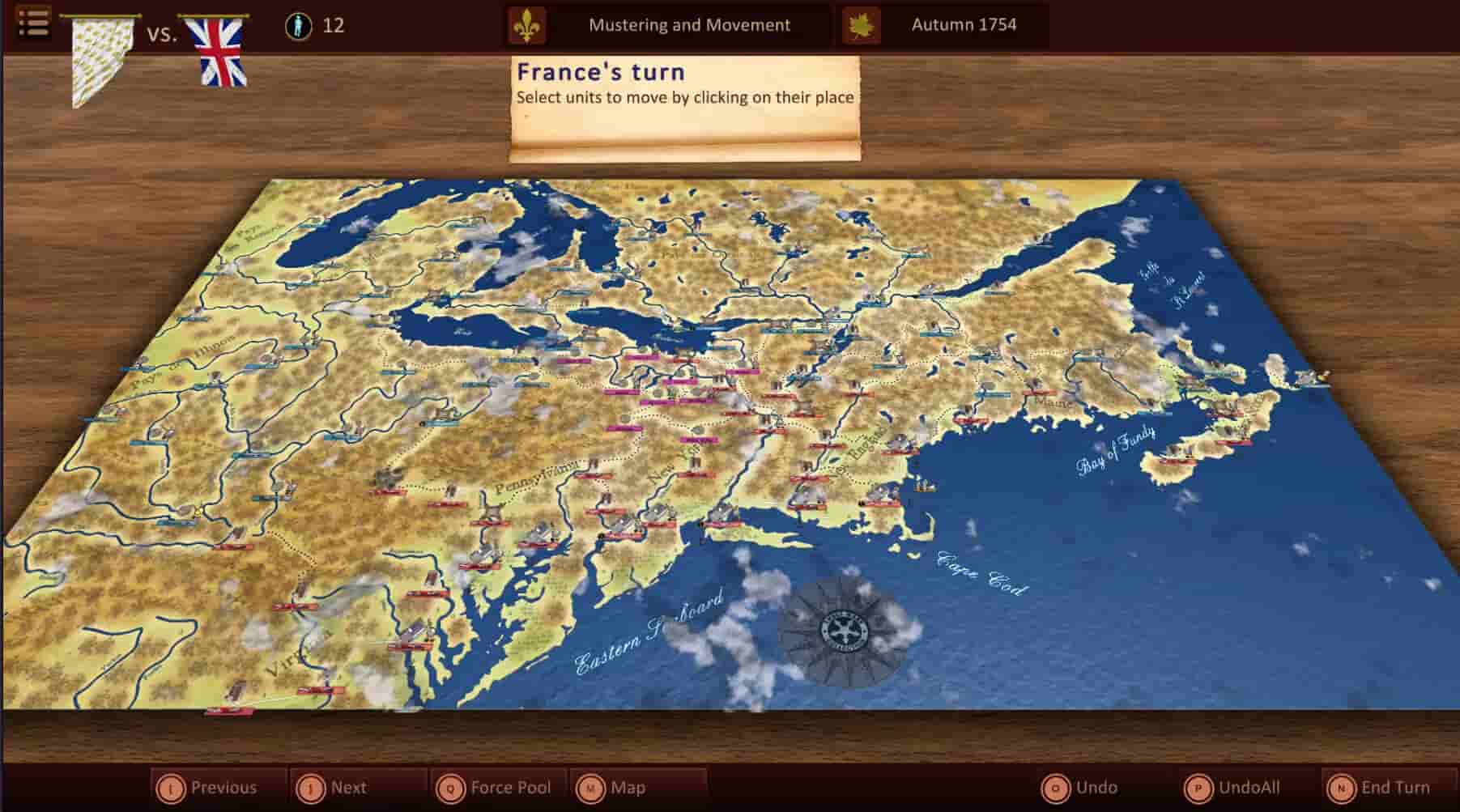The width and height of the screenshot is (1460, 812).
Task: Click the Mustering and Movement phase label
Action: tap(689, 24)
